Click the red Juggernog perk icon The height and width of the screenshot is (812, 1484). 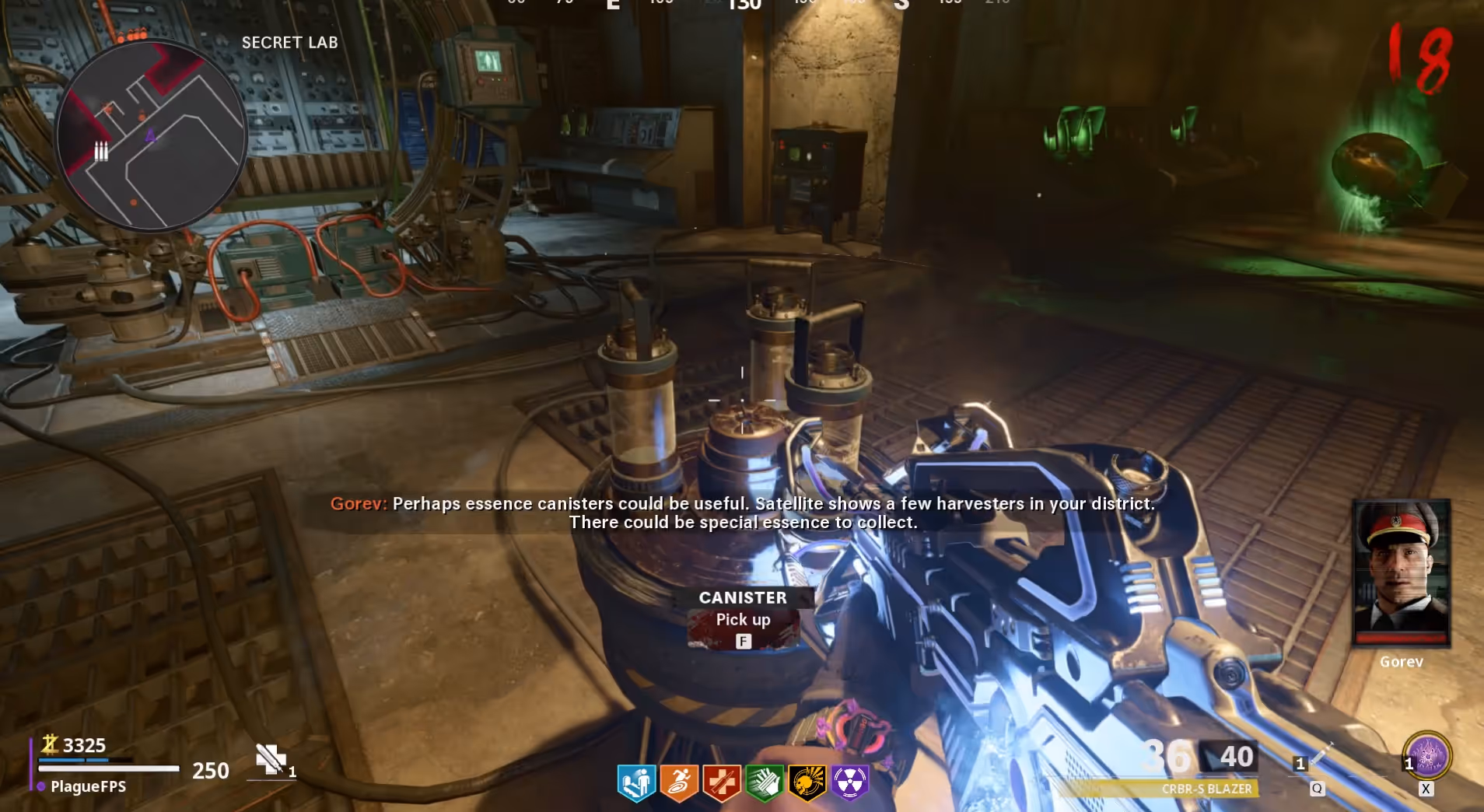pyautogui.click(x=721, y=782)
